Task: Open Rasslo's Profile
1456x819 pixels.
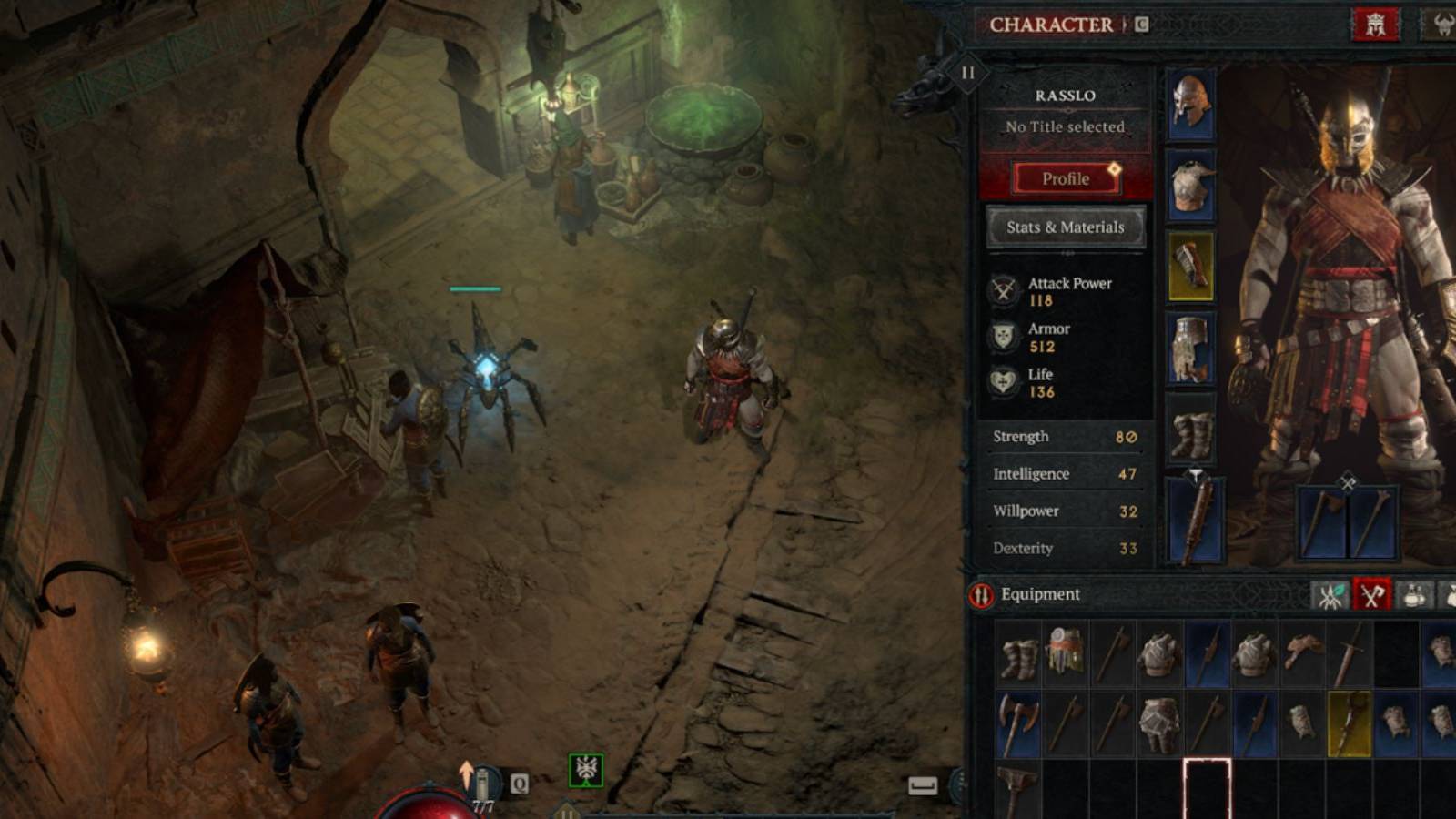Action: [1065, 178]
